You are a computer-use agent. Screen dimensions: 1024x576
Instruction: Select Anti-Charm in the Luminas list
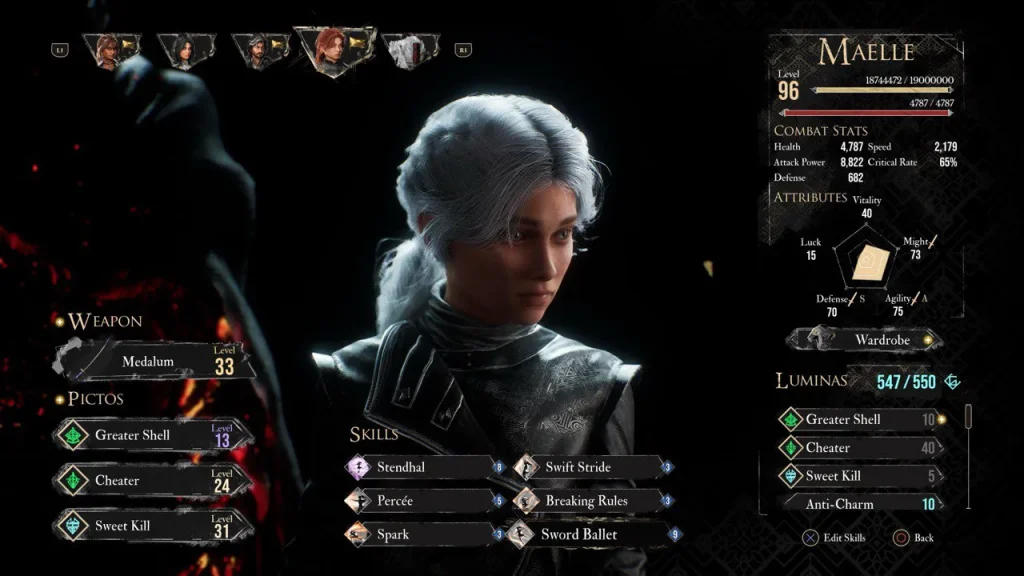(x=862, y=504)
